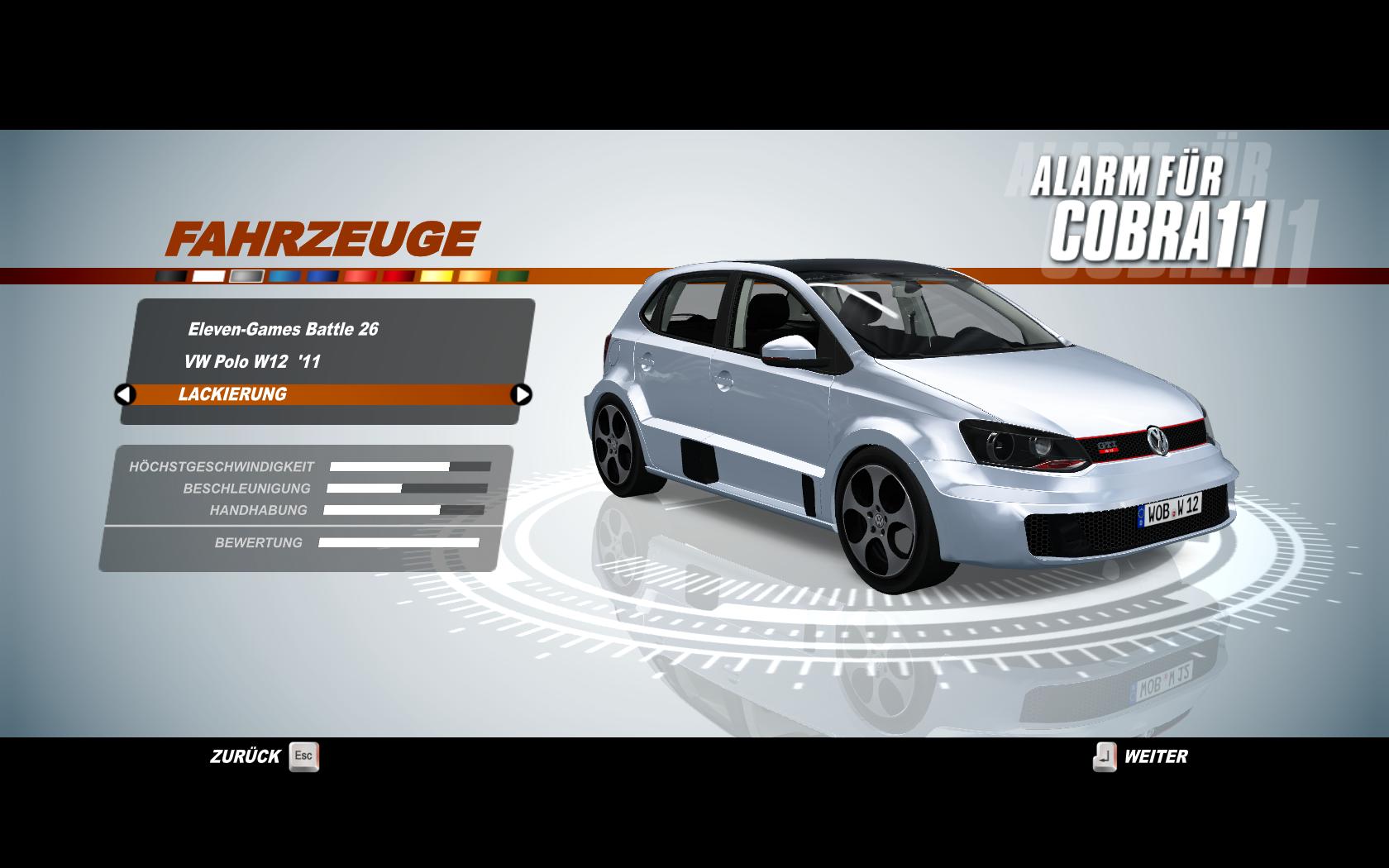Go back with the Zurück button
Screen dimensions: 1389x868
point(264,756)
